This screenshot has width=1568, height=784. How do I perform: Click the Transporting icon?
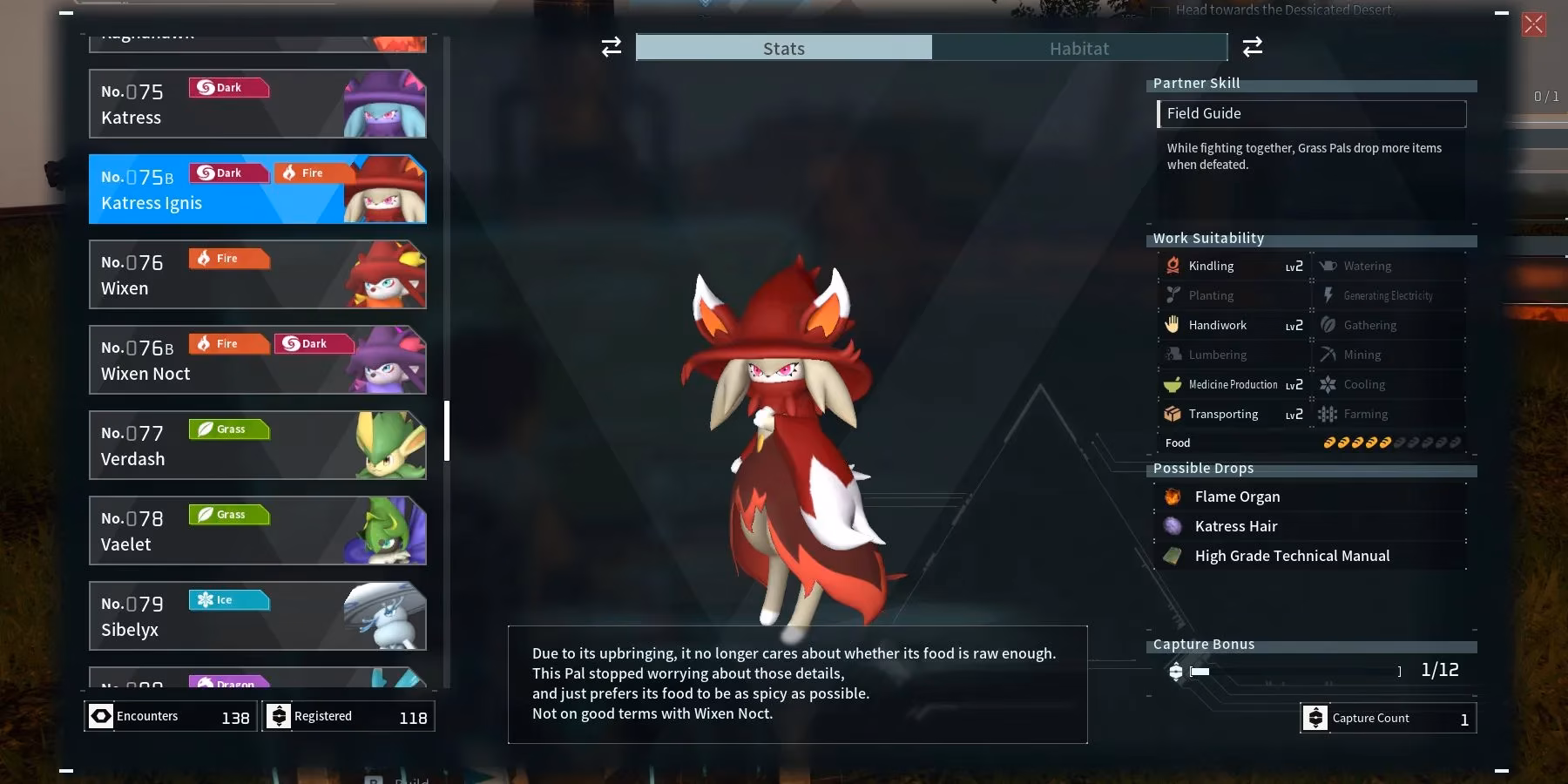(x=1174, y=414)
